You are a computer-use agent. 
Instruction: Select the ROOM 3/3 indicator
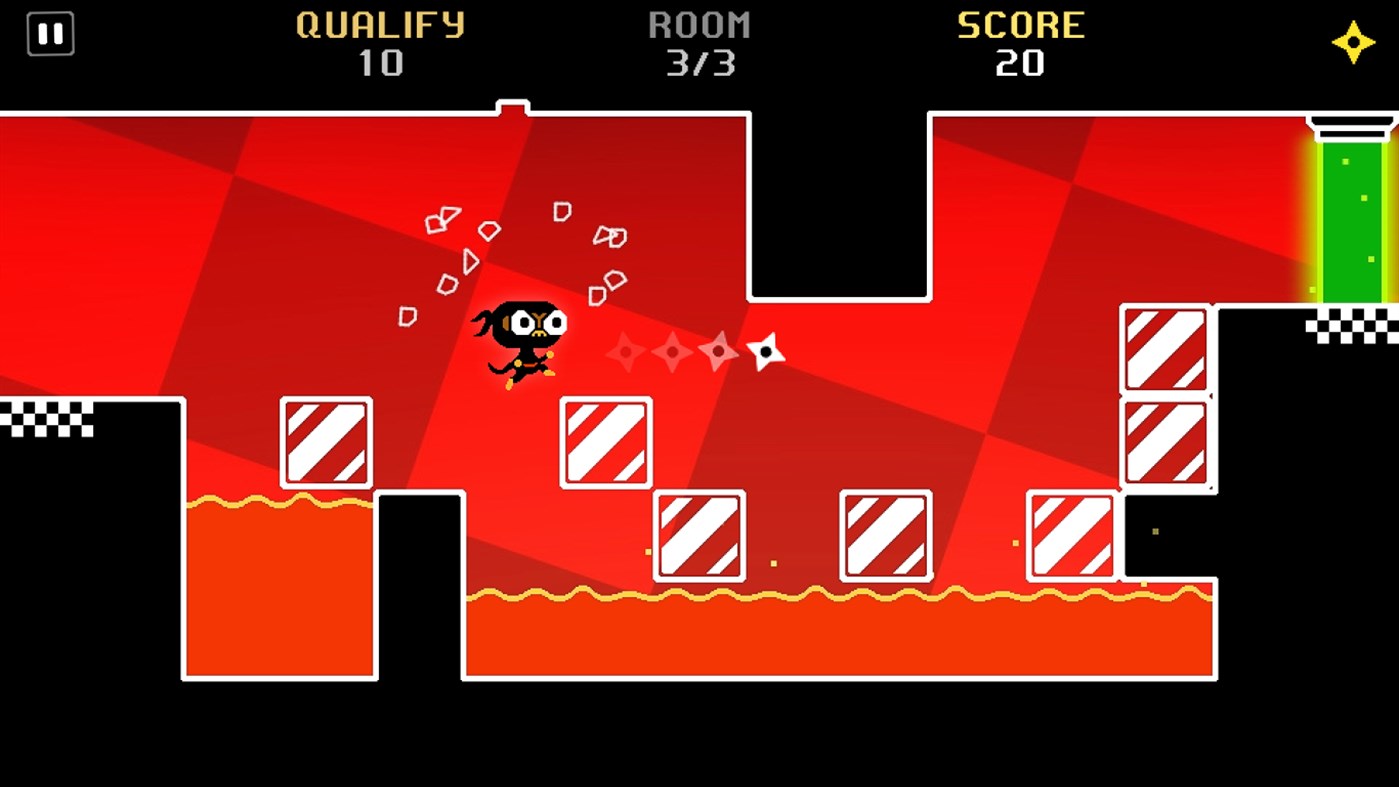701,65
